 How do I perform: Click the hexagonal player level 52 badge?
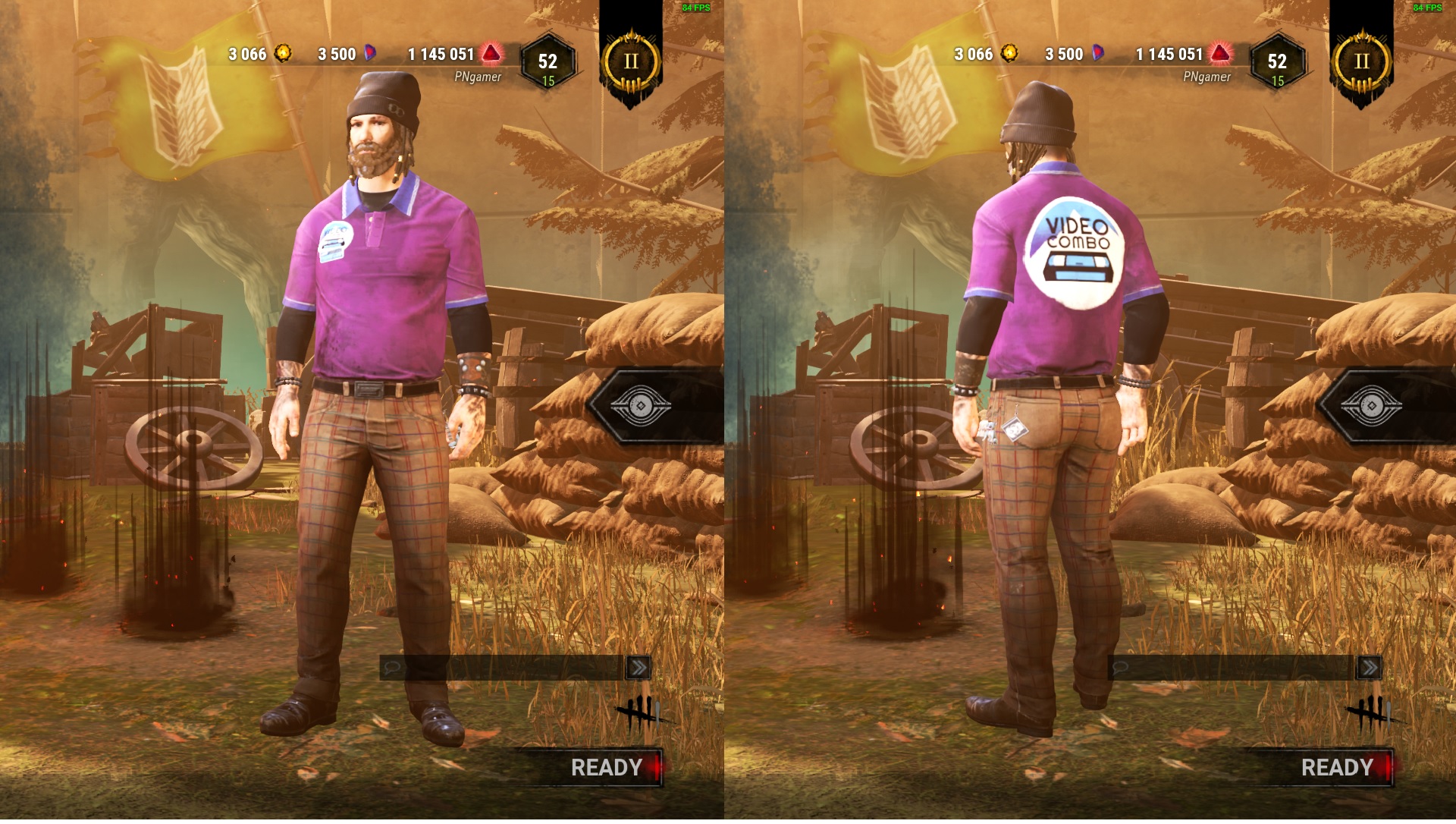(x=548, y=61)
